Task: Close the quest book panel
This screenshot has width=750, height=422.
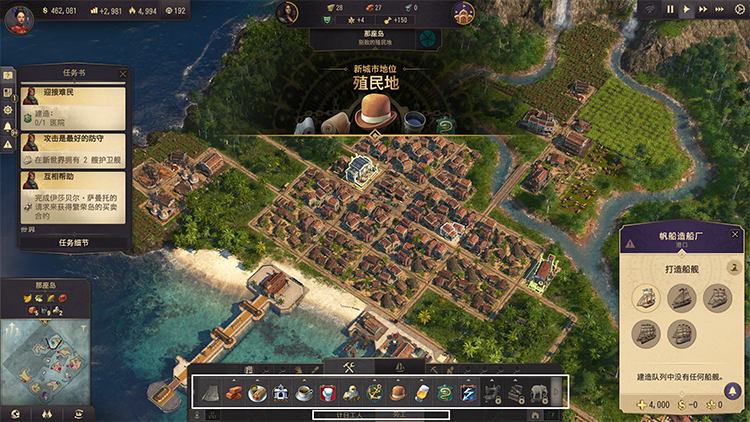Action: click(123, 74)
